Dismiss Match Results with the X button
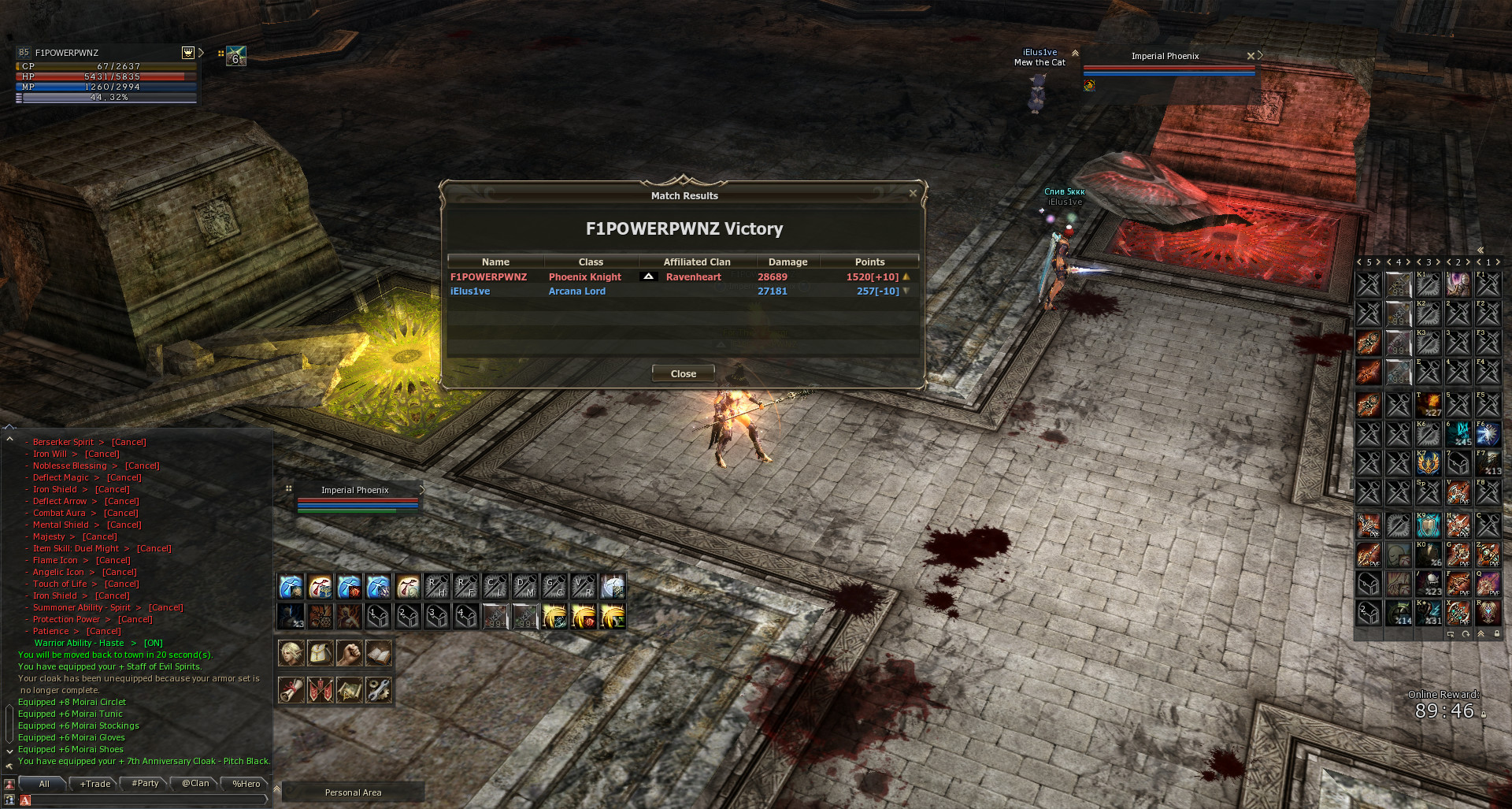 click(913, 193)
